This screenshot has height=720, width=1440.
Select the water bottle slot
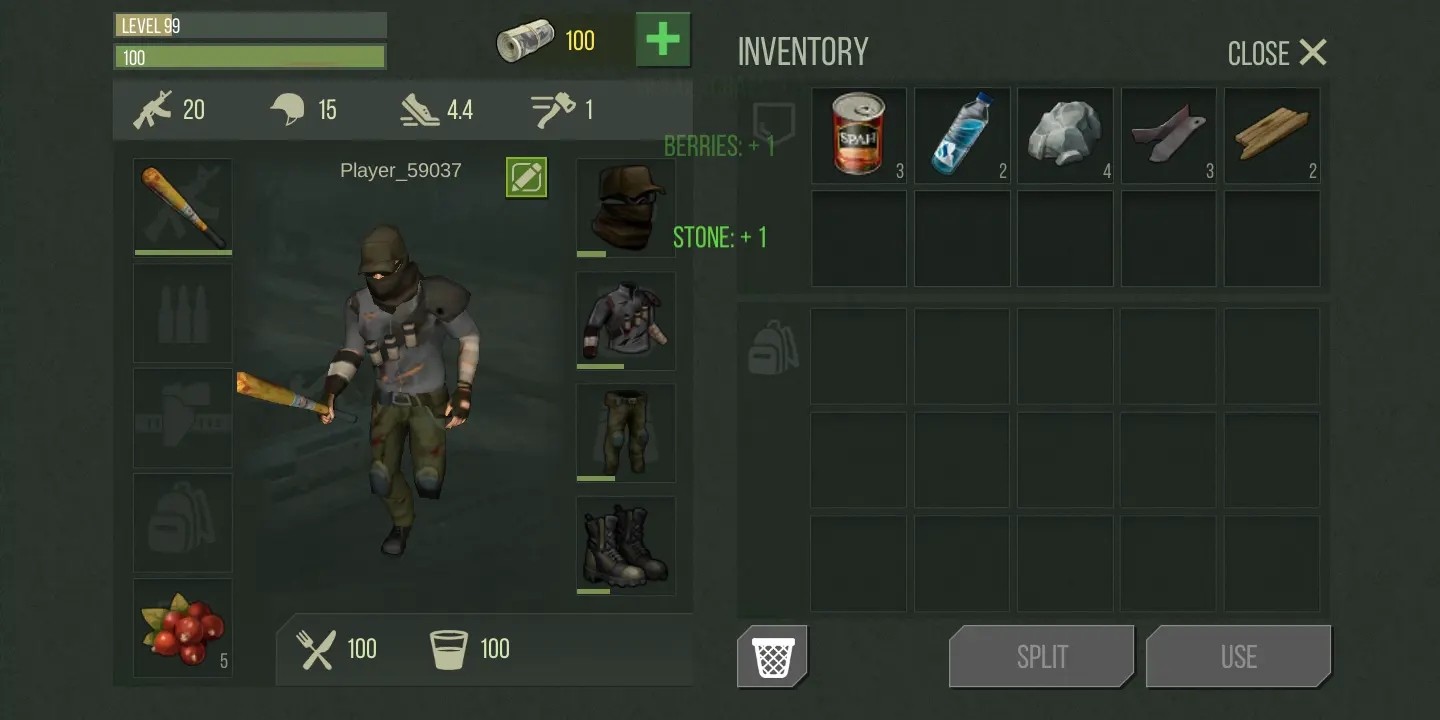coord(962,135)
